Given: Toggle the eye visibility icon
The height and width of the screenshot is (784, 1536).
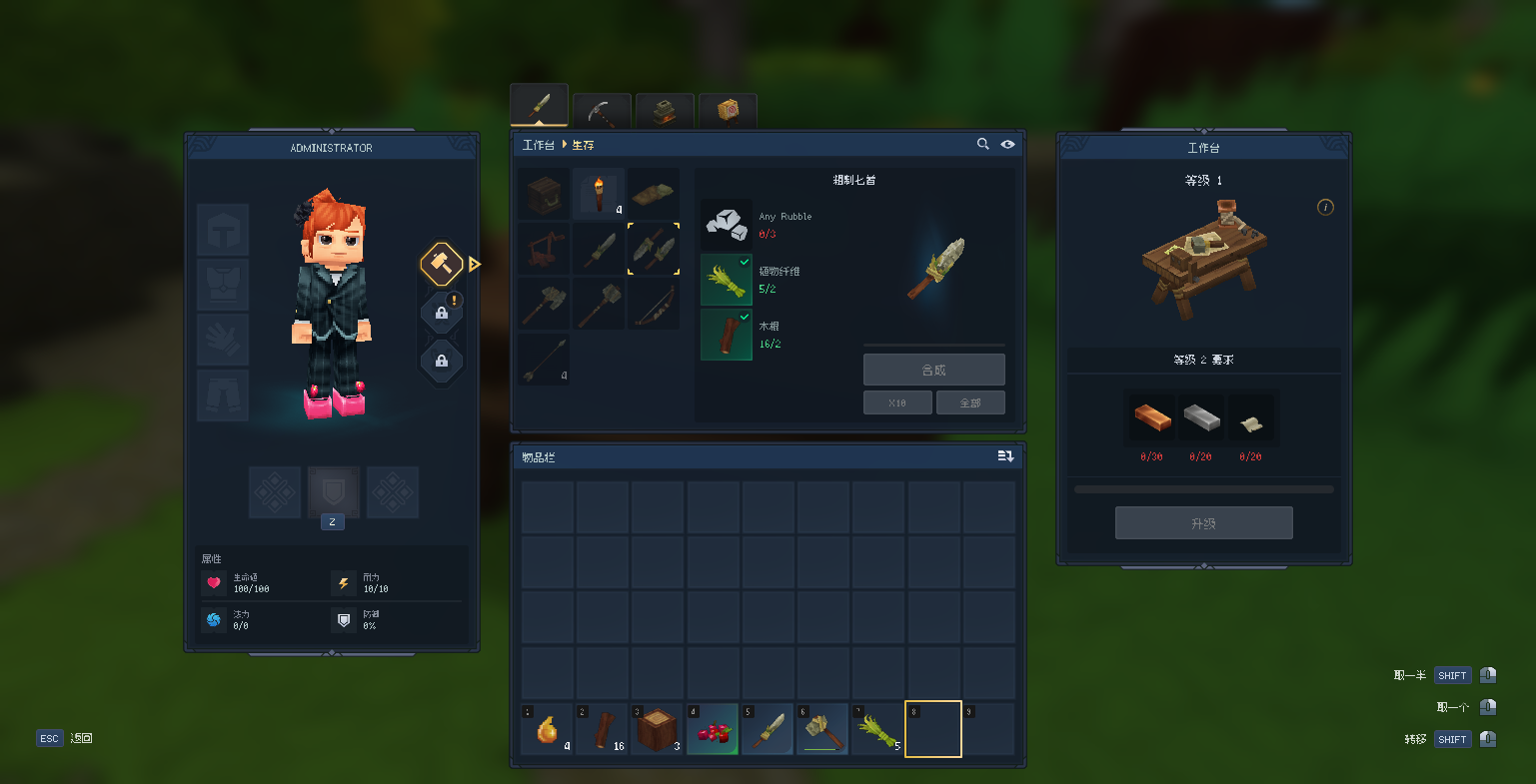Looking at the screenshot, I should pyautogui.click(x=1007, y=145).
